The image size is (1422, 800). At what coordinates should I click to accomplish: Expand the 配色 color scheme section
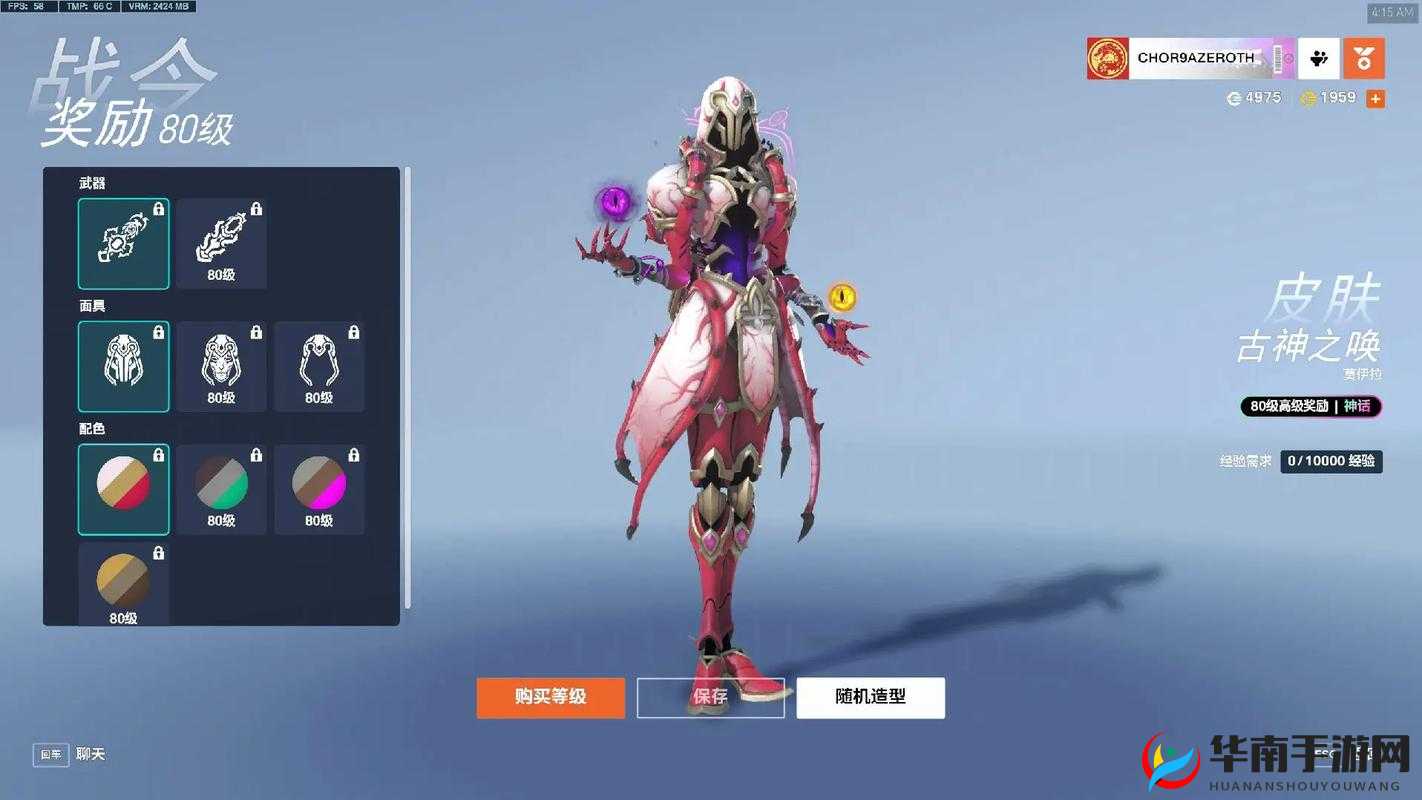[93, 428]
